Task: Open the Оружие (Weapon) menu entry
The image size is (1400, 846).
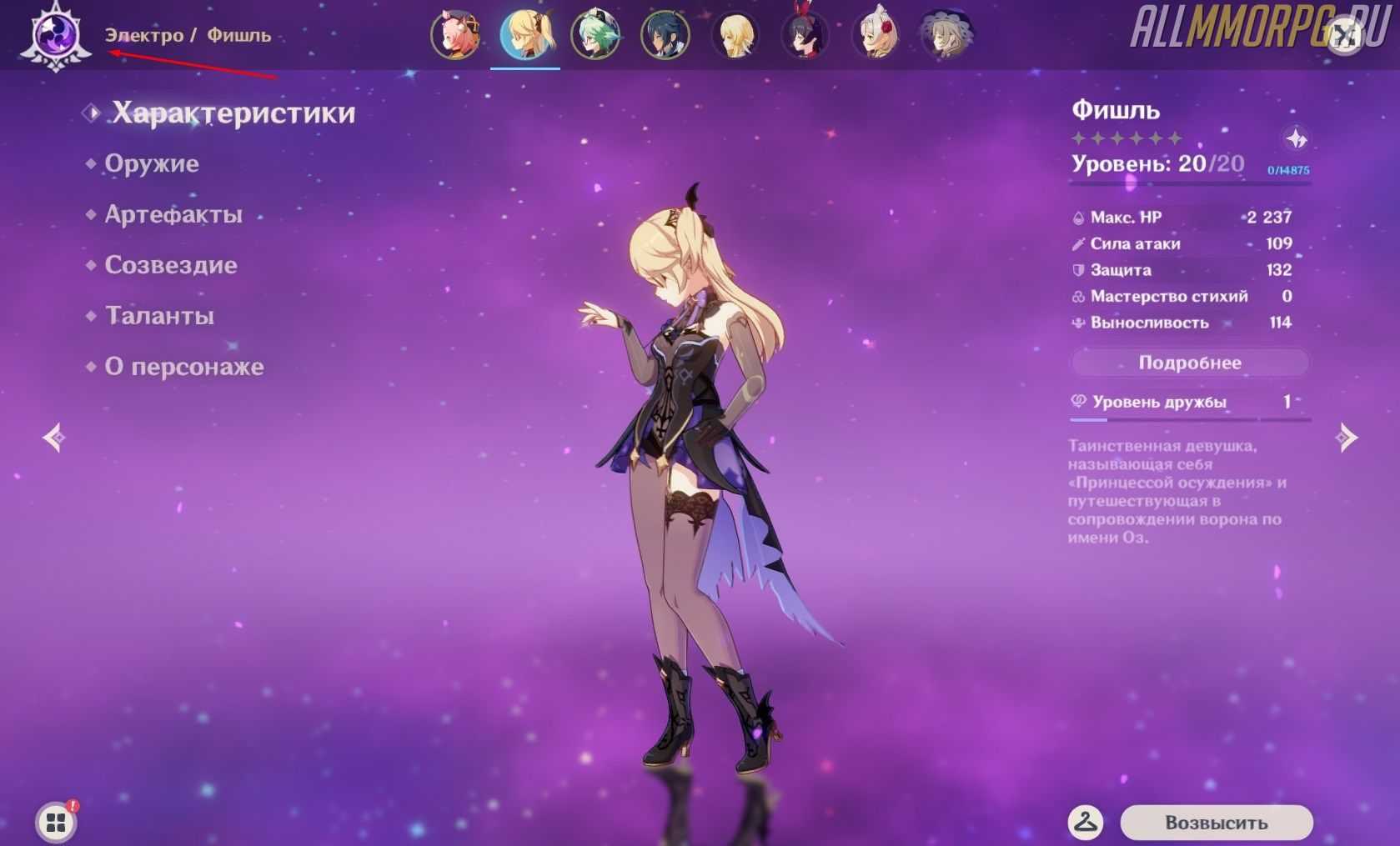Action: (x=152, y=163)
